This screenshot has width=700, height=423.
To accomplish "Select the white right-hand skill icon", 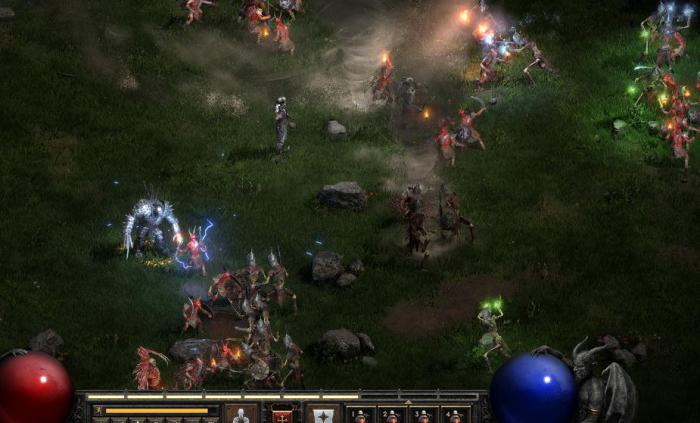I will click(x=322, y=414).
